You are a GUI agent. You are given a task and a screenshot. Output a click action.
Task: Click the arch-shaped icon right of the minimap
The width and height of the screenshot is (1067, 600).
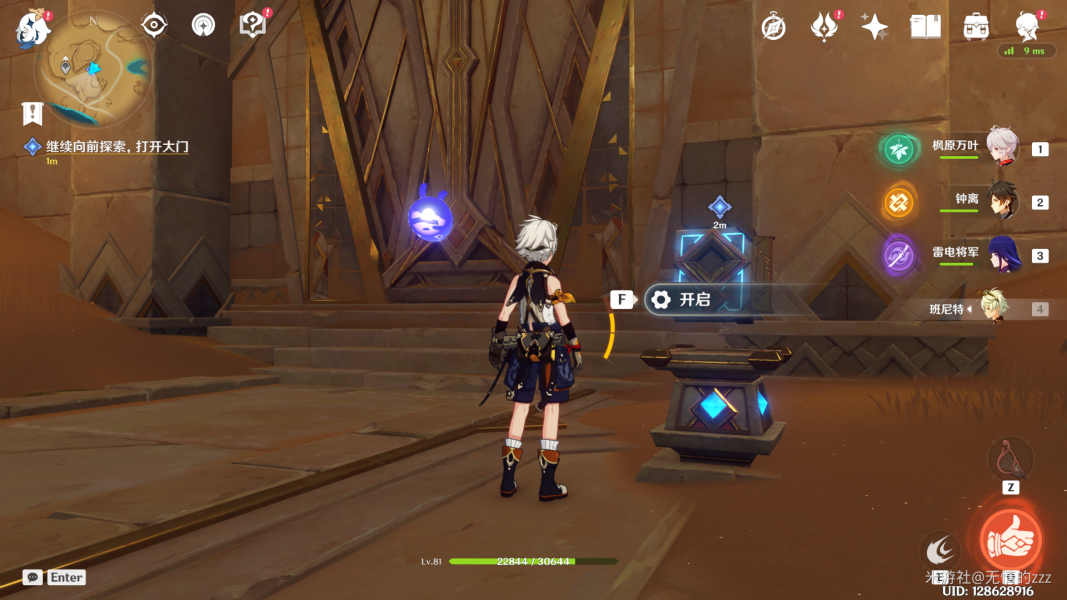203,25
